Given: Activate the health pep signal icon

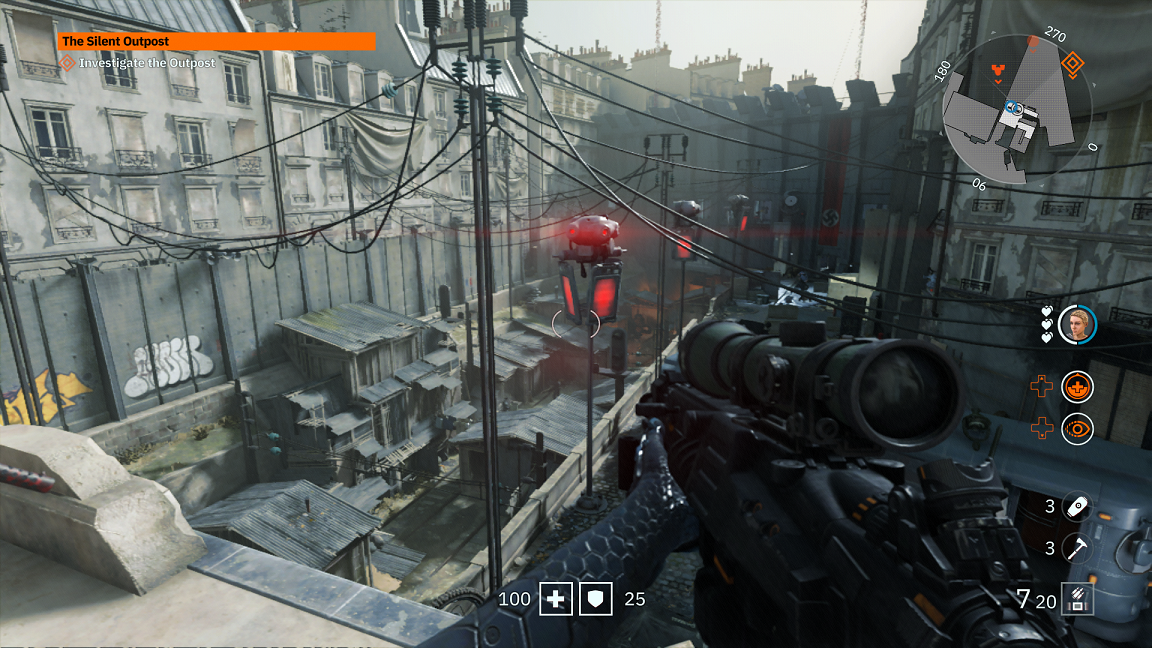Looking at the screenshot, I should (x=1077, y=385).
